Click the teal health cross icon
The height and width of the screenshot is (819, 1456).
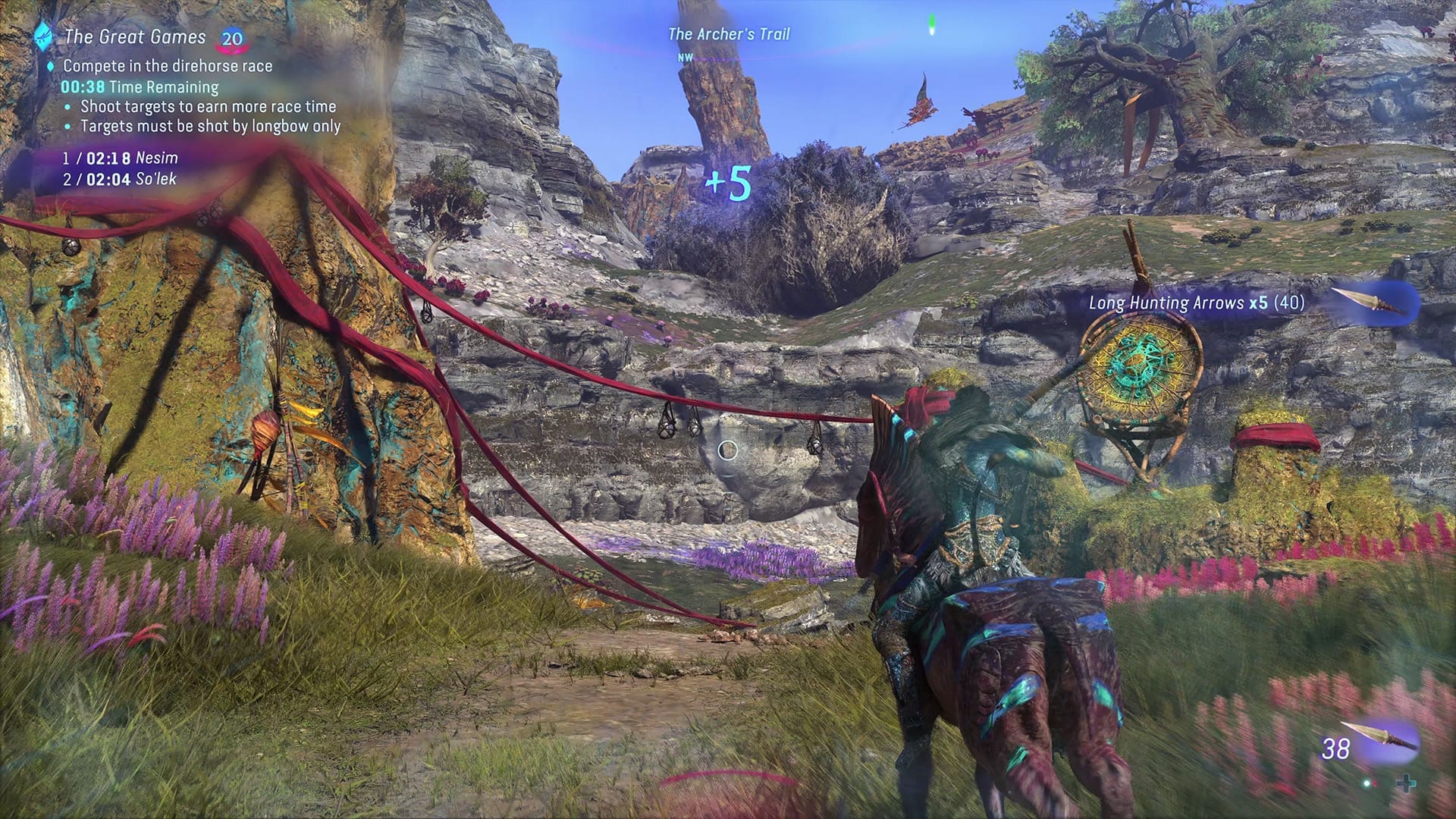1407,784
